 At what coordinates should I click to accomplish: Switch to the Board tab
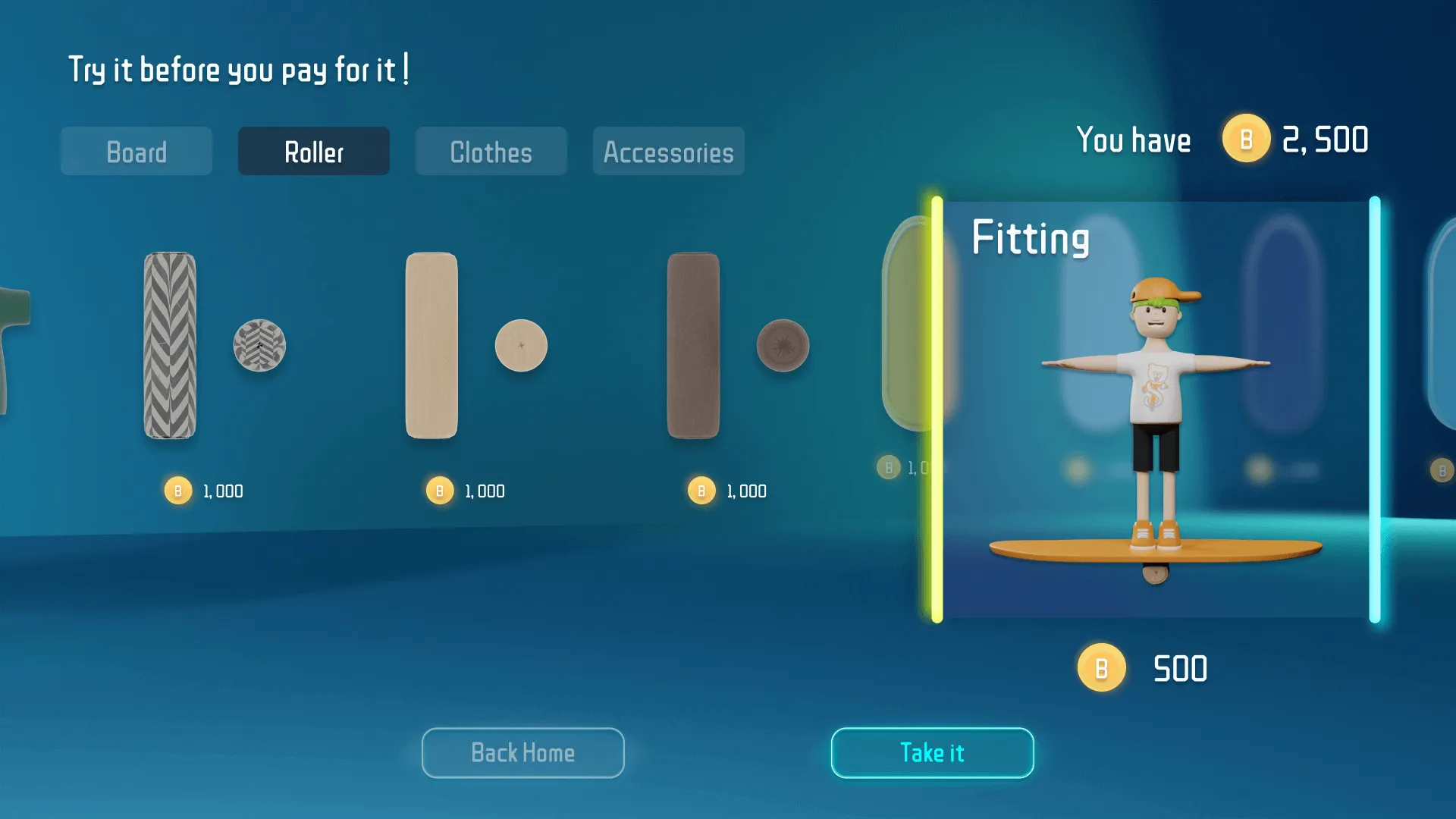click(x=136, y=152)
